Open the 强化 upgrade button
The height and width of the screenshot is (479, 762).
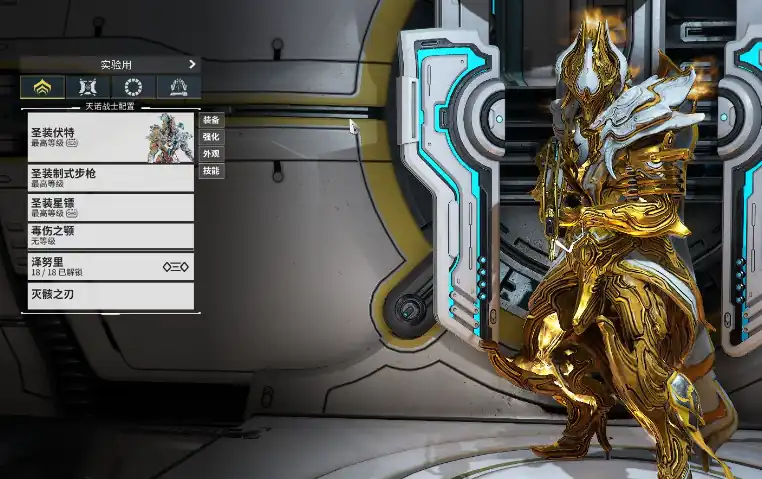[x=211, y=137]
